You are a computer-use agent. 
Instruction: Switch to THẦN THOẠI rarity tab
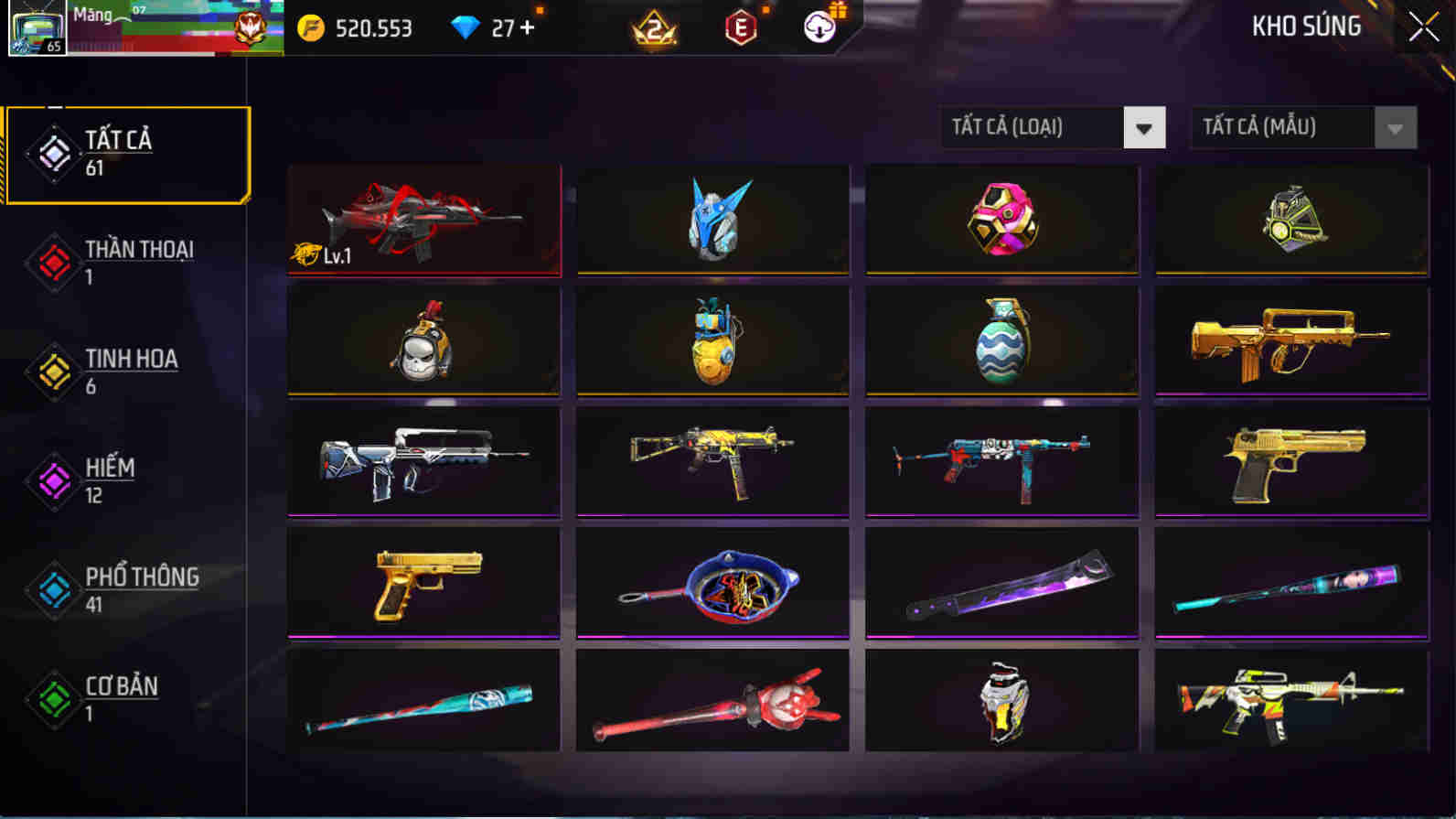click(128, 263)
